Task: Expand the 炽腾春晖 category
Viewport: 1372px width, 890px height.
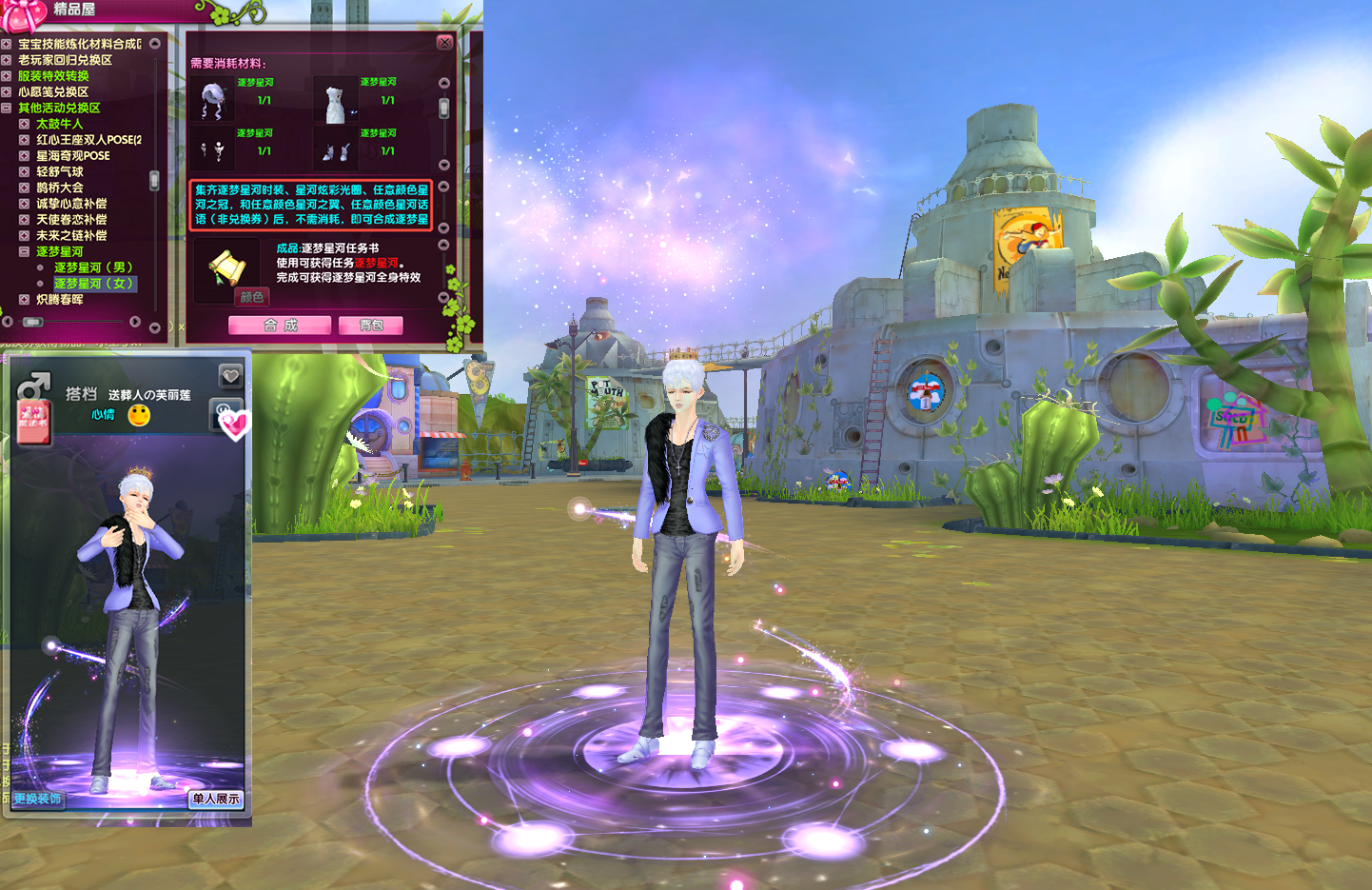Action: pos(25,300)
